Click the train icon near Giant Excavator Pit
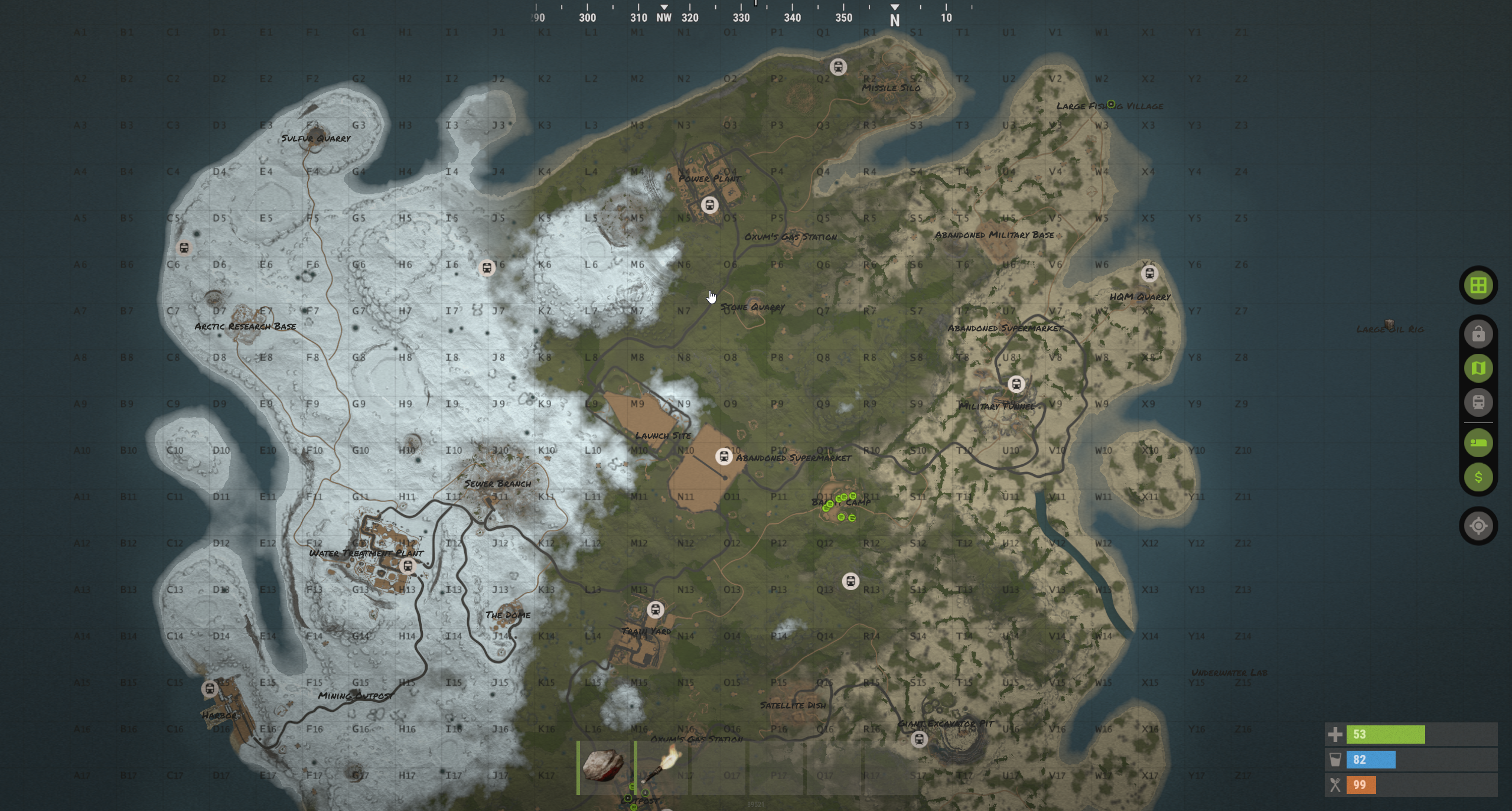The height and width of the screenshot is (811, 1512). (920, 739)
